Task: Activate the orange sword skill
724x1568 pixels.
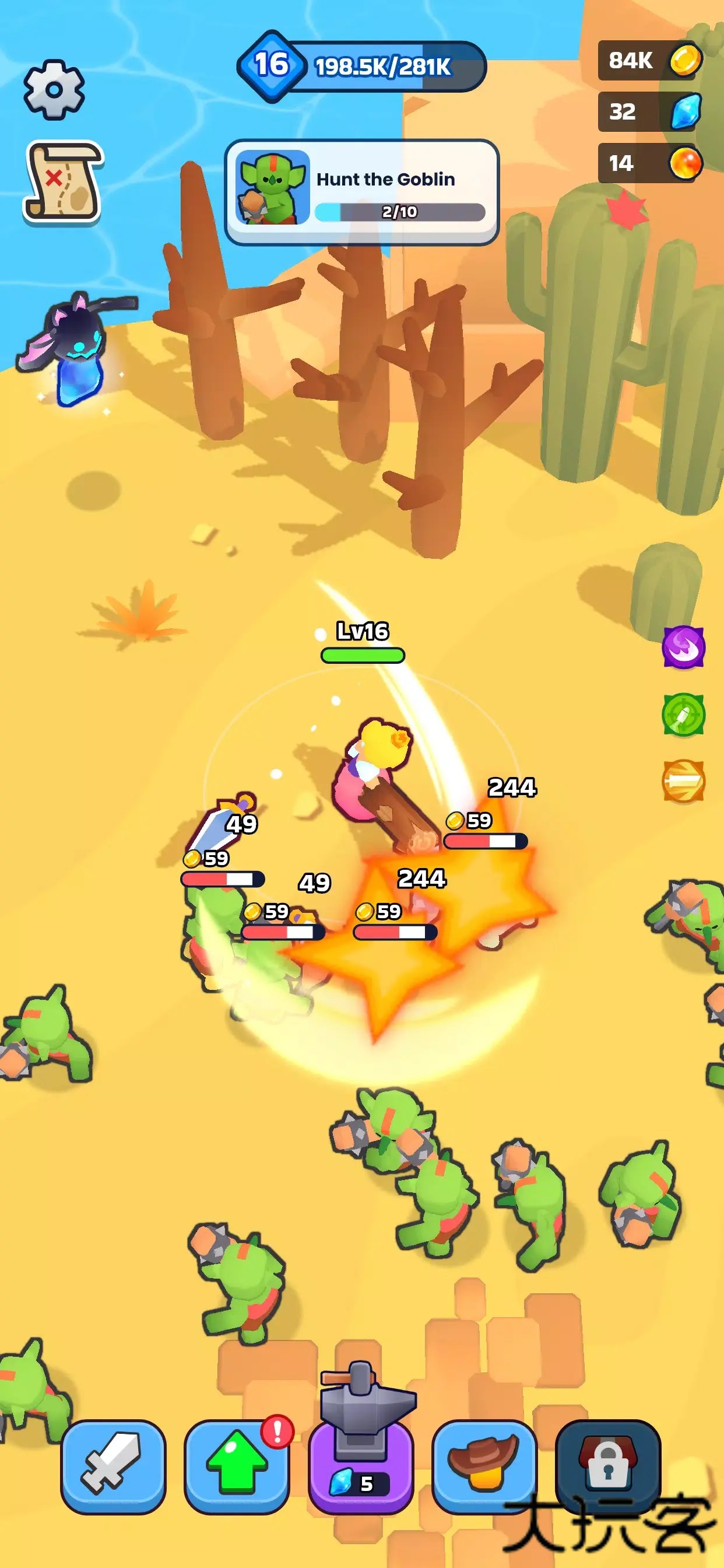Action: pyautogui.click(x=683, y=781)
